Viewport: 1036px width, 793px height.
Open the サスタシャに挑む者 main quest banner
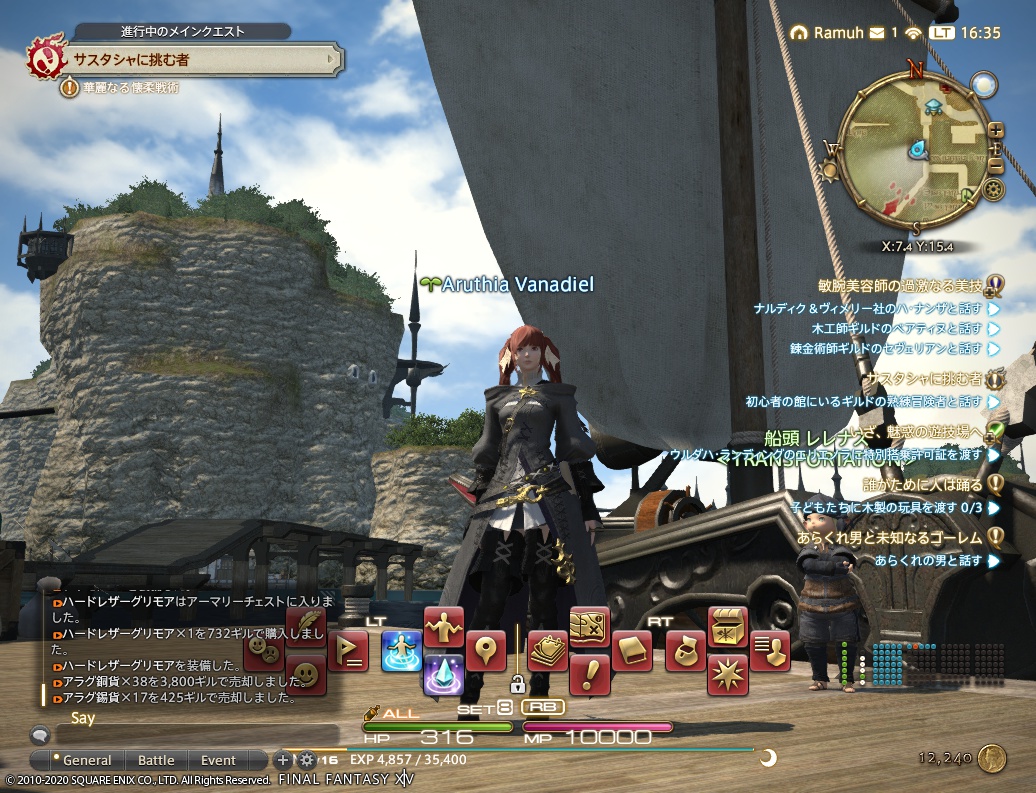click(x=190, y=59)
